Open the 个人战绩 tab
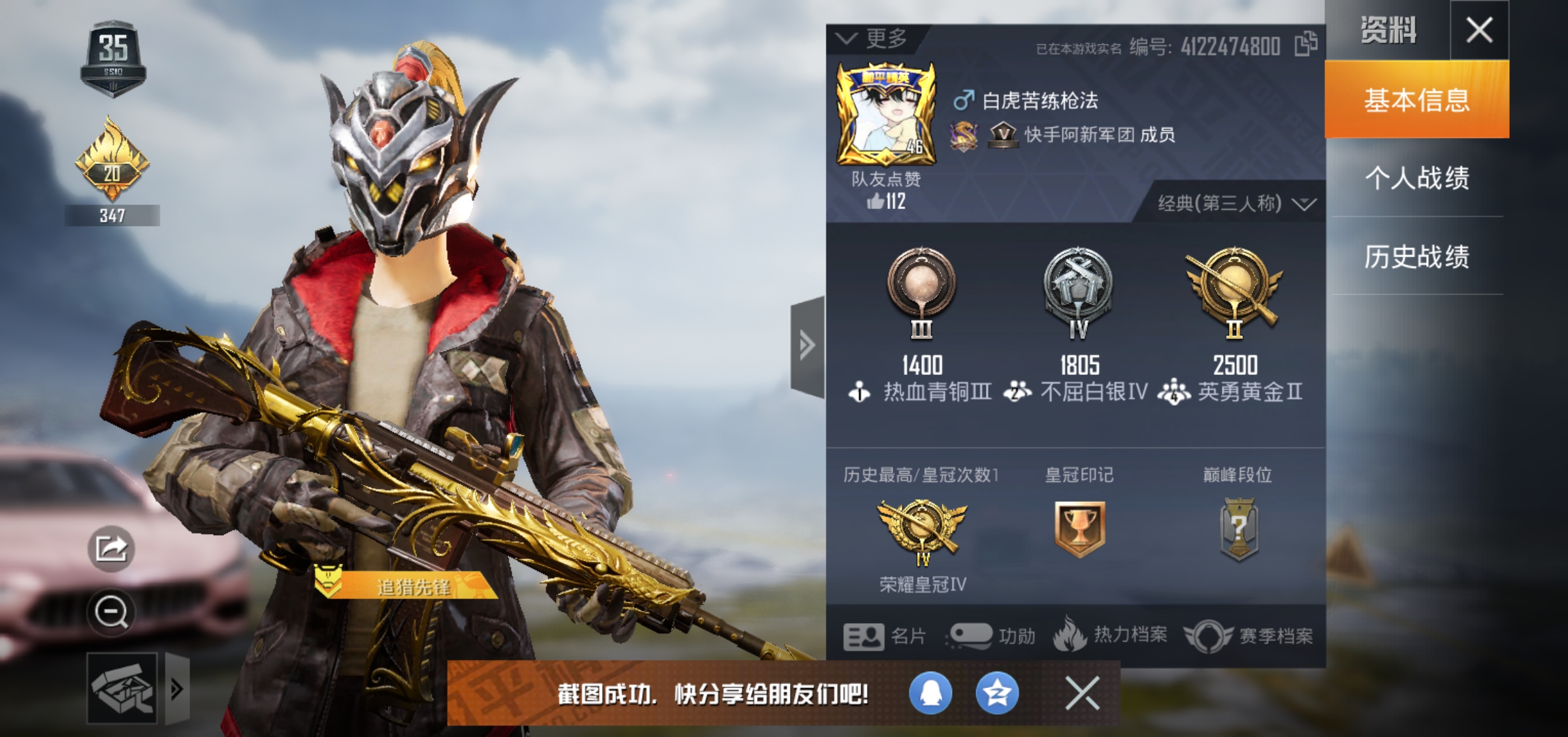 coord(1416,178)
